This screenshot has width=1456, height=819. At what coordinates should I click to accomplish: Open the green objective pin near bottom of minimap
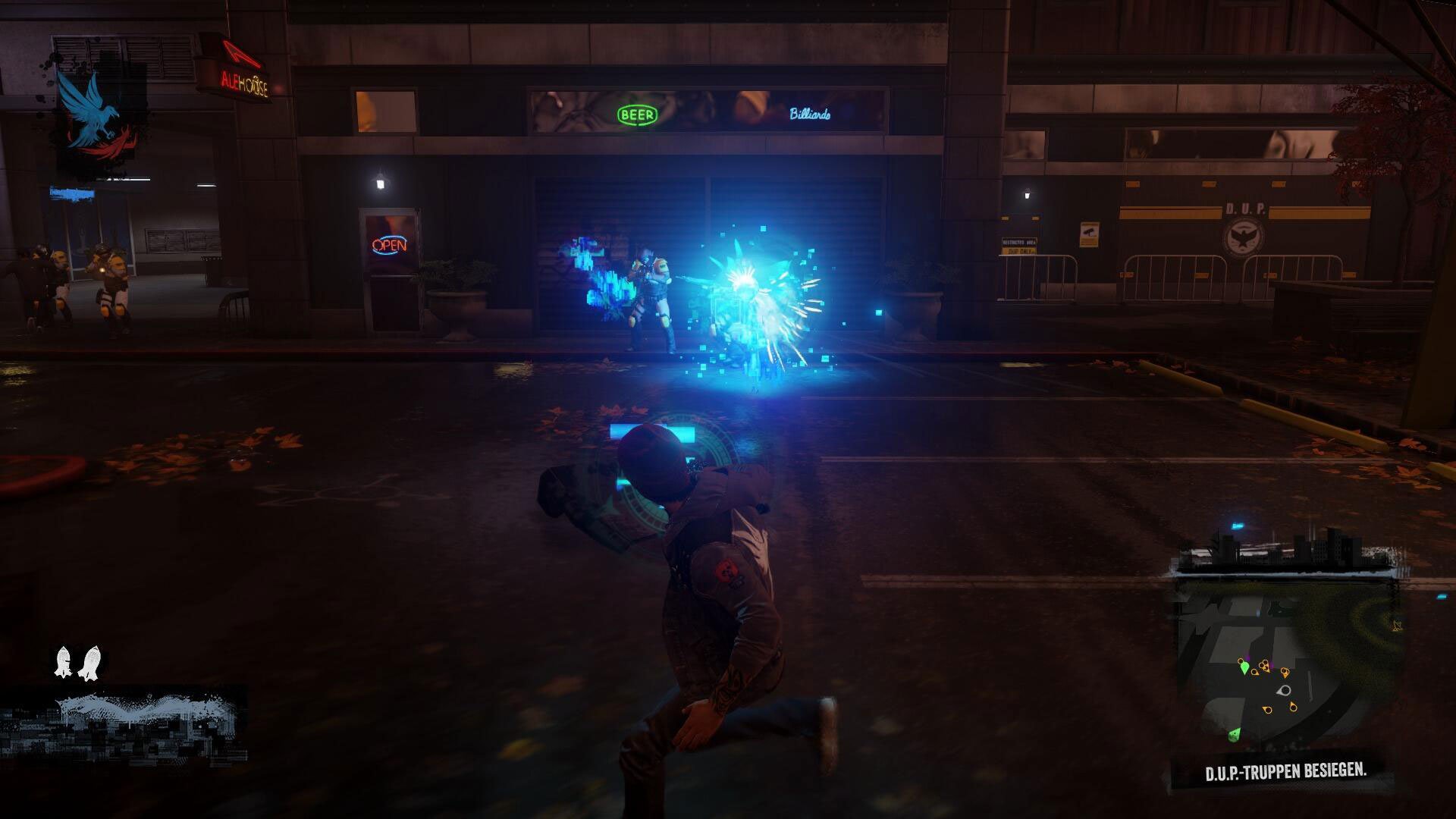pos(1235,735)
